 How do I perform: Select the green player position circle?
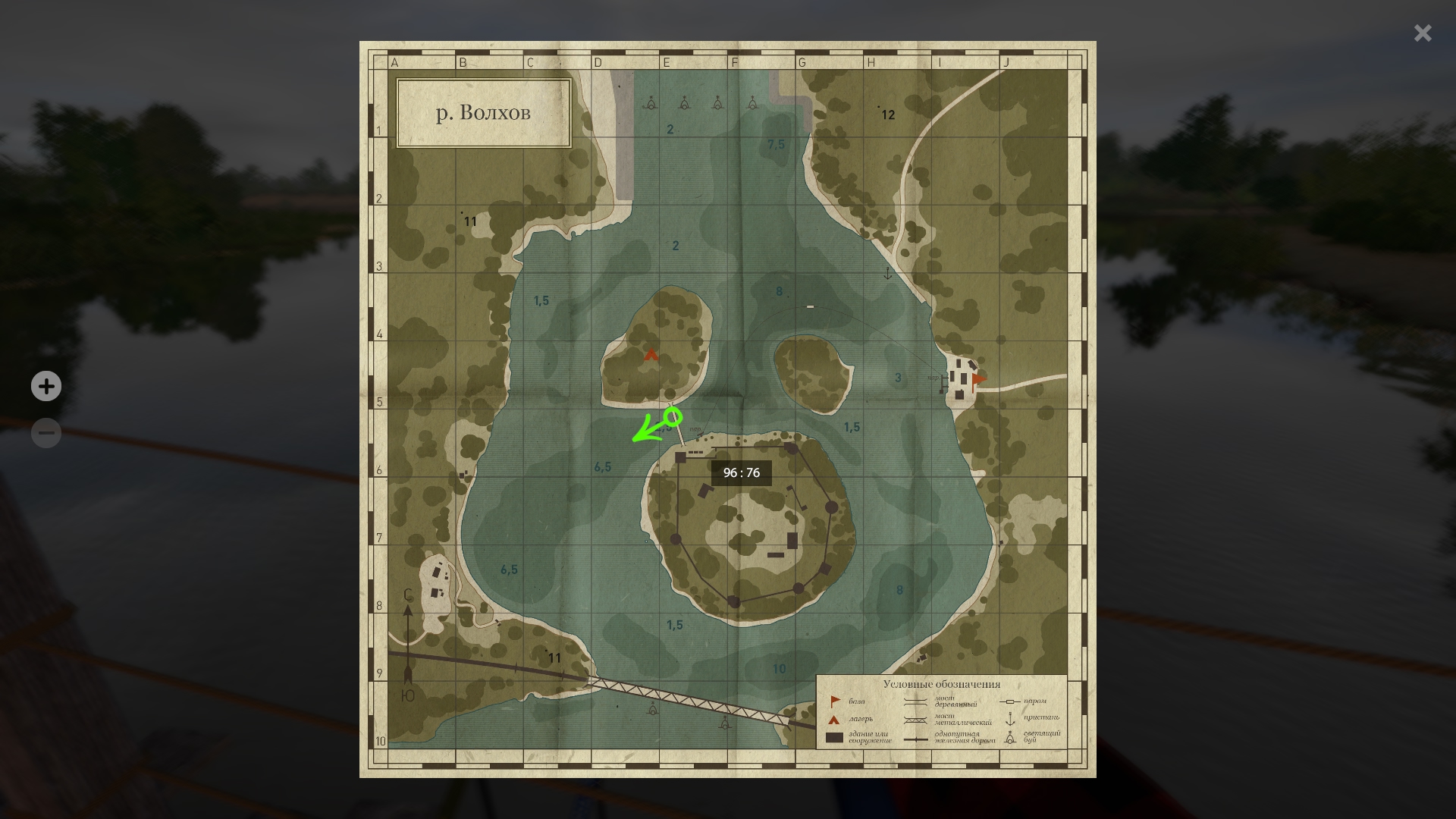pos(673,416)
